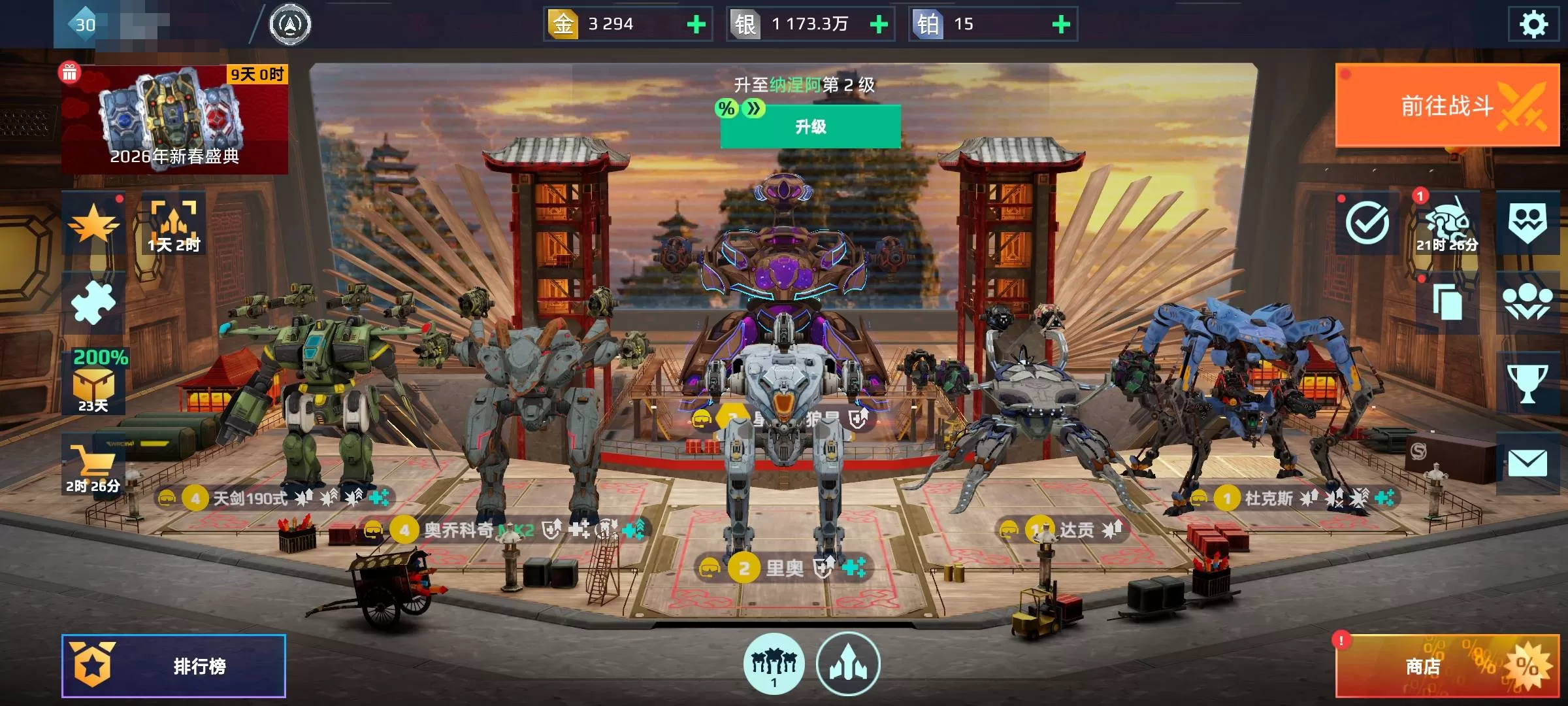Open settings via the gear icon

(x=1533, y=25)
